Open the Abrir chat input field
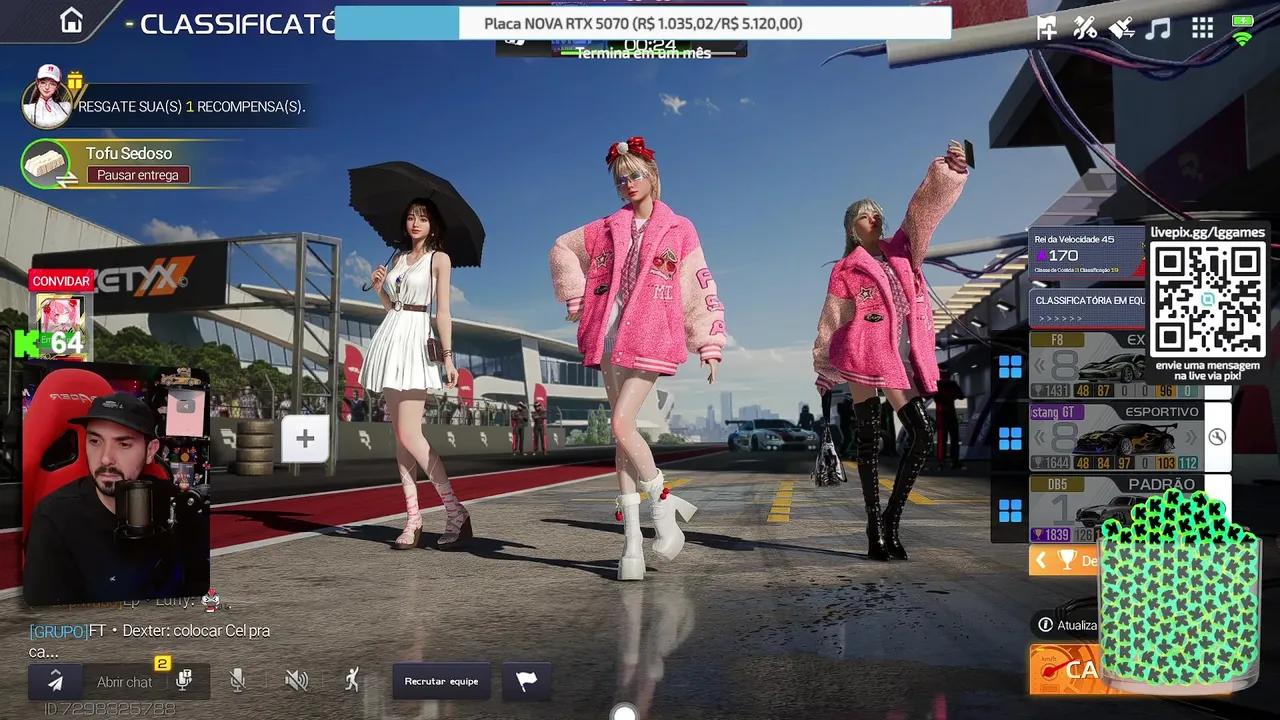The width and height of the screenshot is (1280, 720). 125,681
